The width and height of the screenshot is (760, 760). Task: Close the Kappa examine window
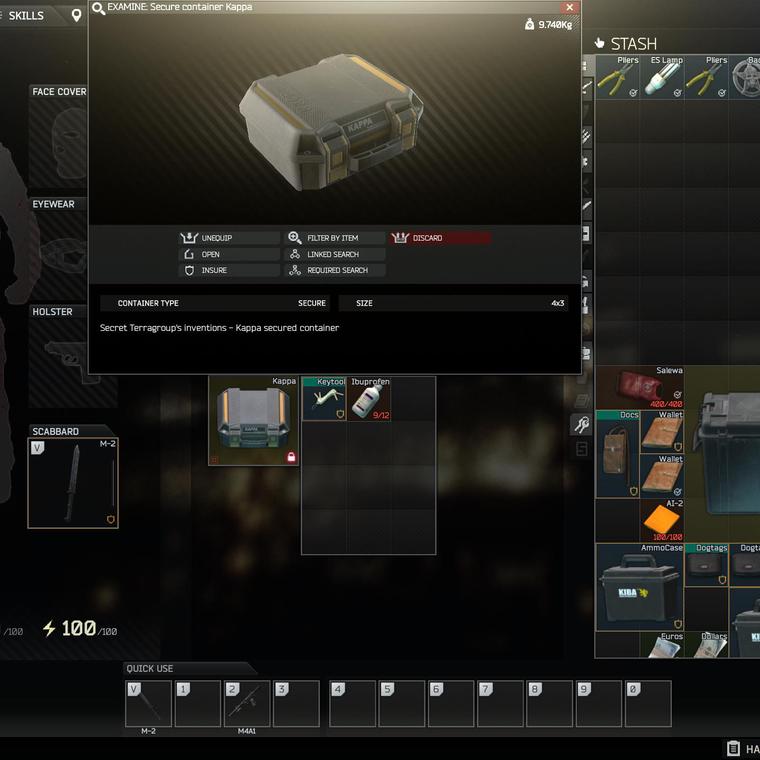click(569, 7)
